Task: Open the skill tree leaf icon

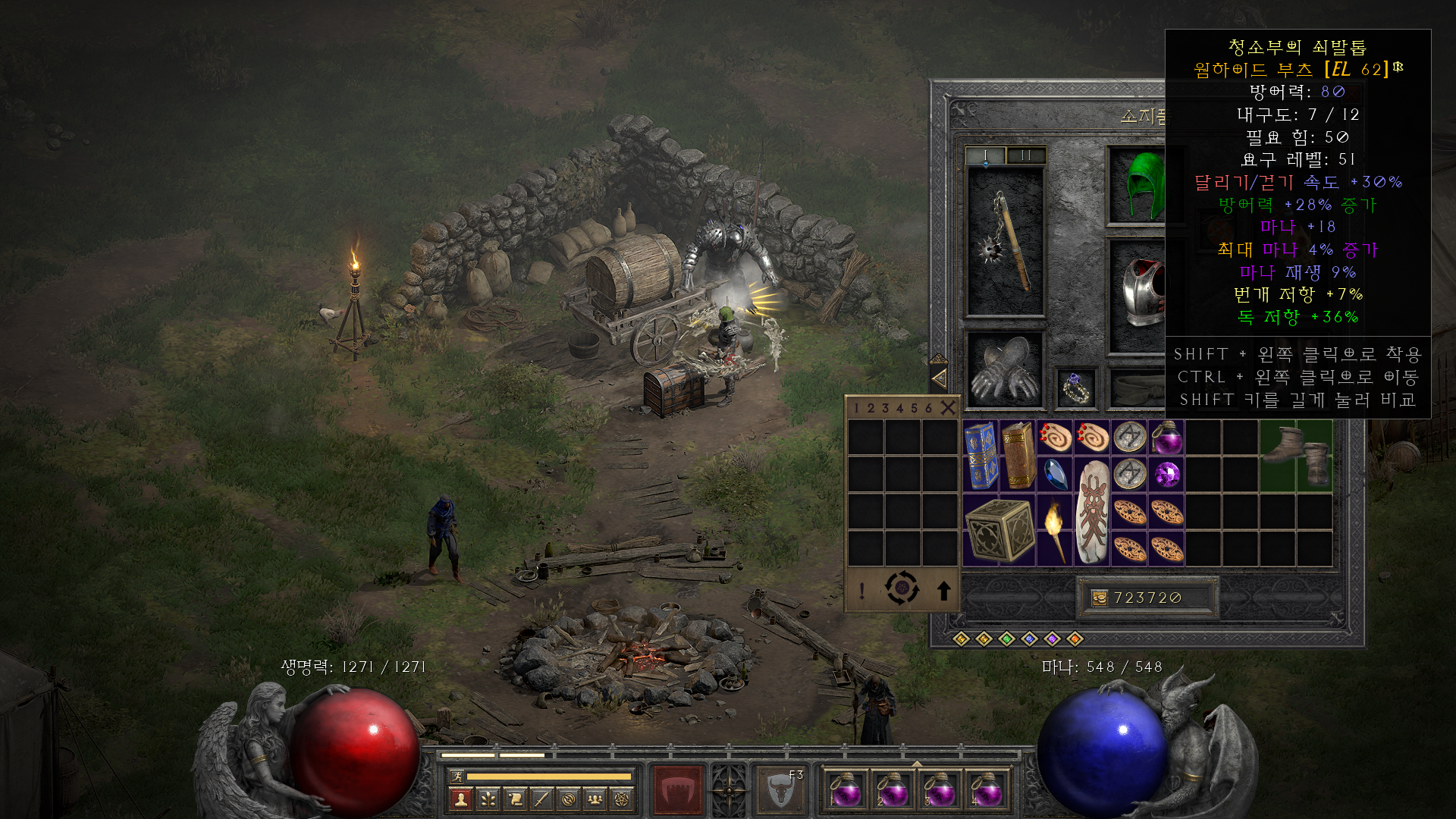Action: tap(488, 799)
